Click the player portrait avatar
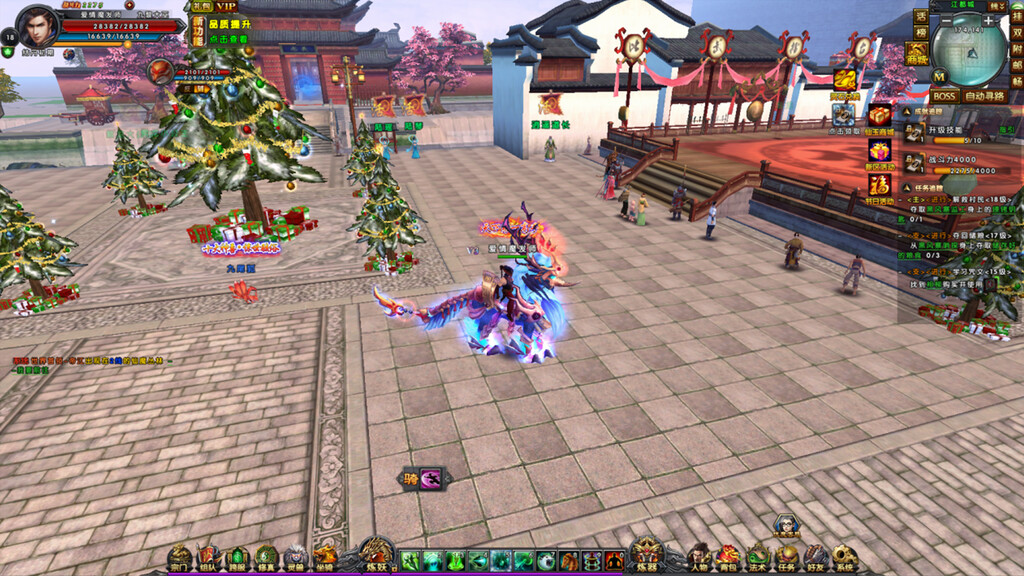This screenshot has width=1024, height=576. click(38, 26)
